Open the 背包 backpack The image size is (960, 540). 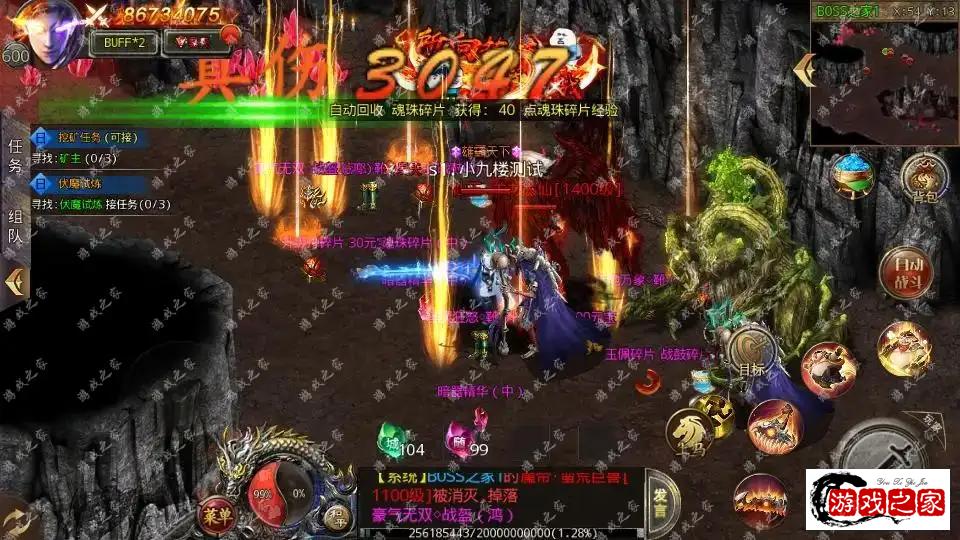point(923,181)
